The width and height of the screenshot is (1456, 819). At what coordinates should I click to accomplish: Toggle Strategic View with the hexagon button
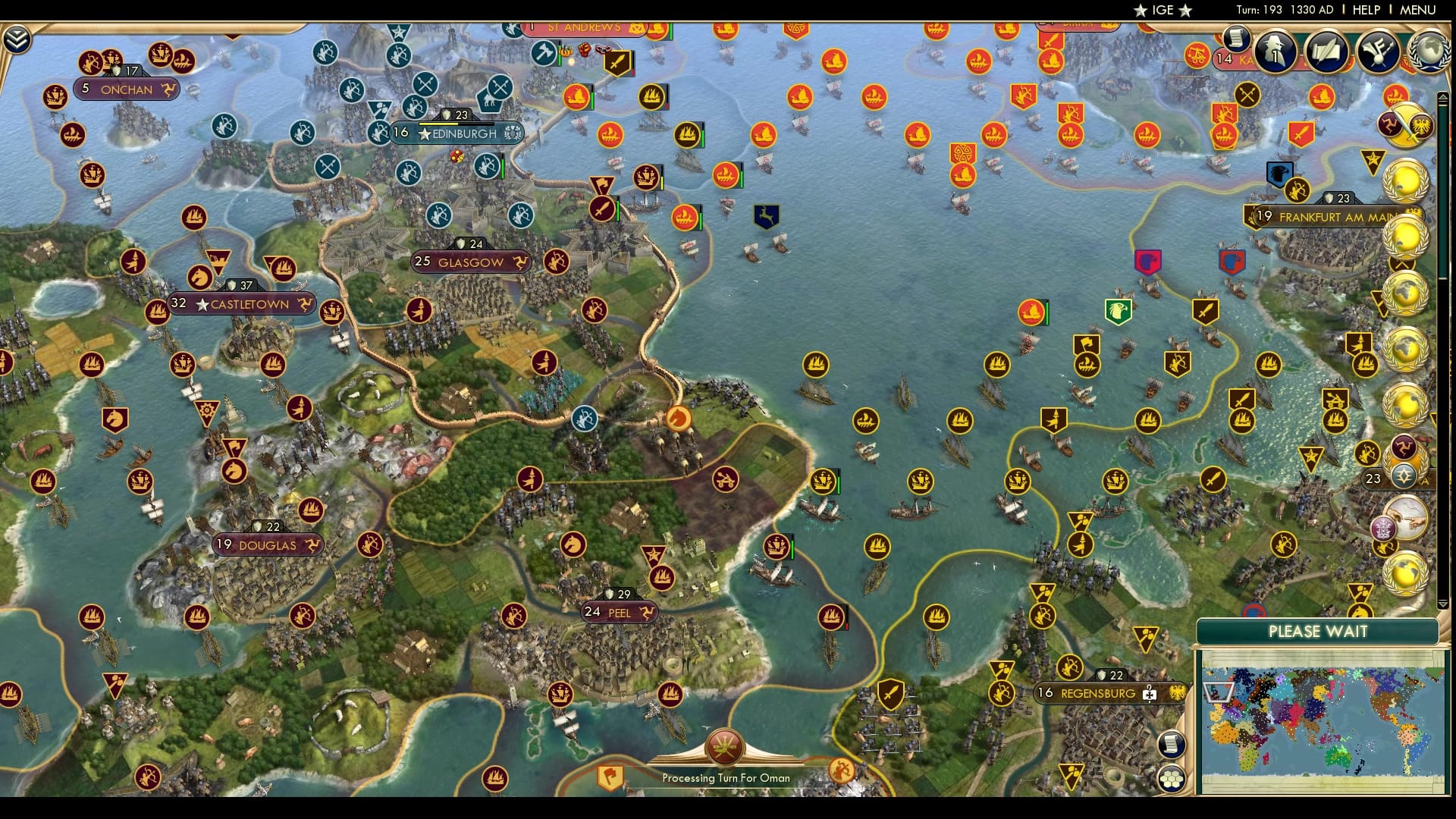pyautogui.click(x=1171, y=780)
